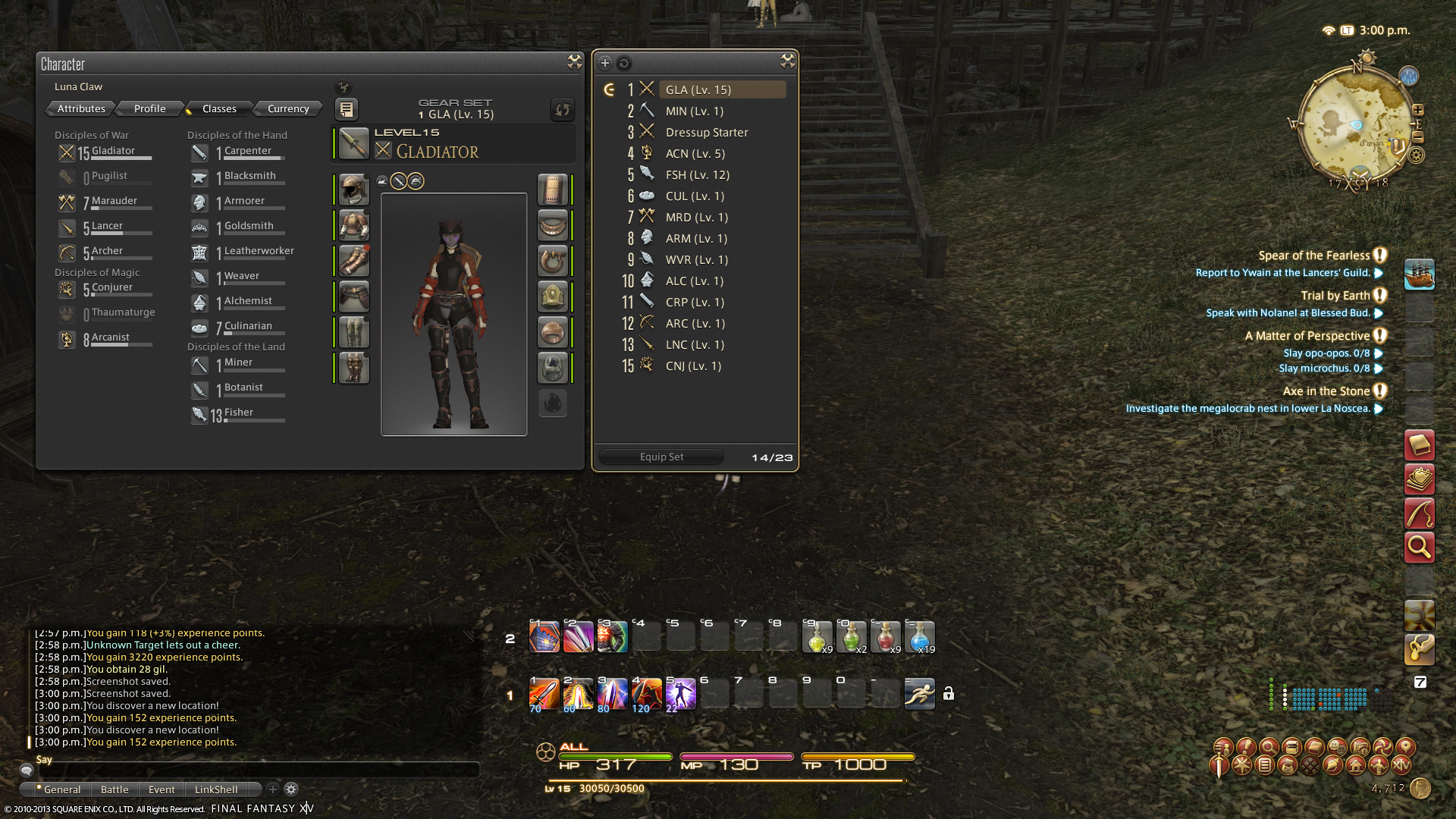The image size is (1456, 819).
Task: Activate the sprint ability icon
Action: 919,693
